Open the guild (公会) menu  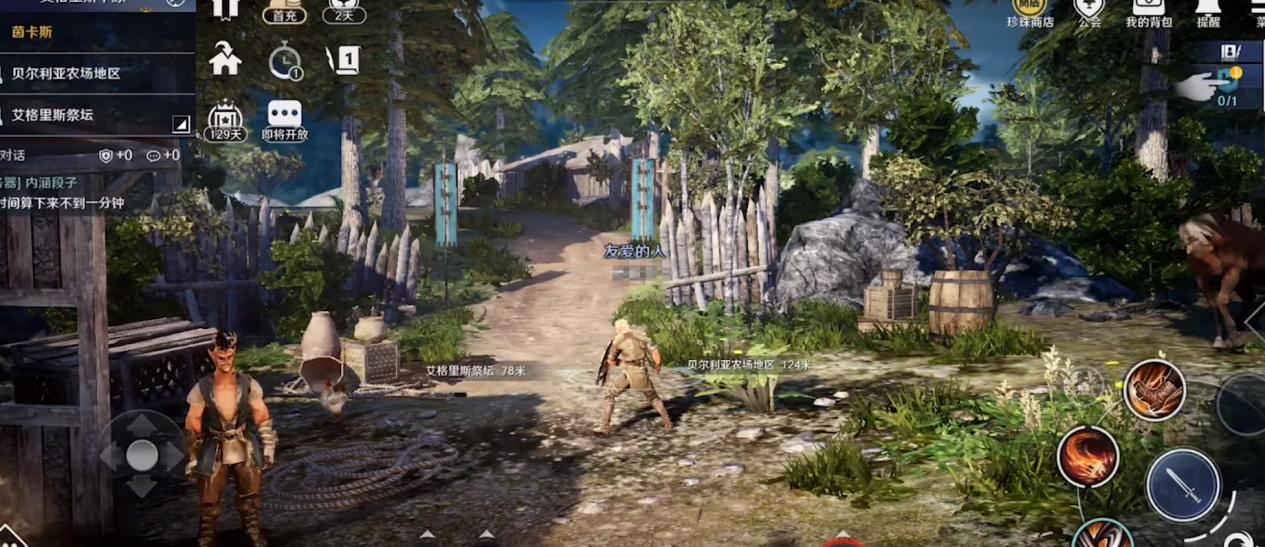1088,10
